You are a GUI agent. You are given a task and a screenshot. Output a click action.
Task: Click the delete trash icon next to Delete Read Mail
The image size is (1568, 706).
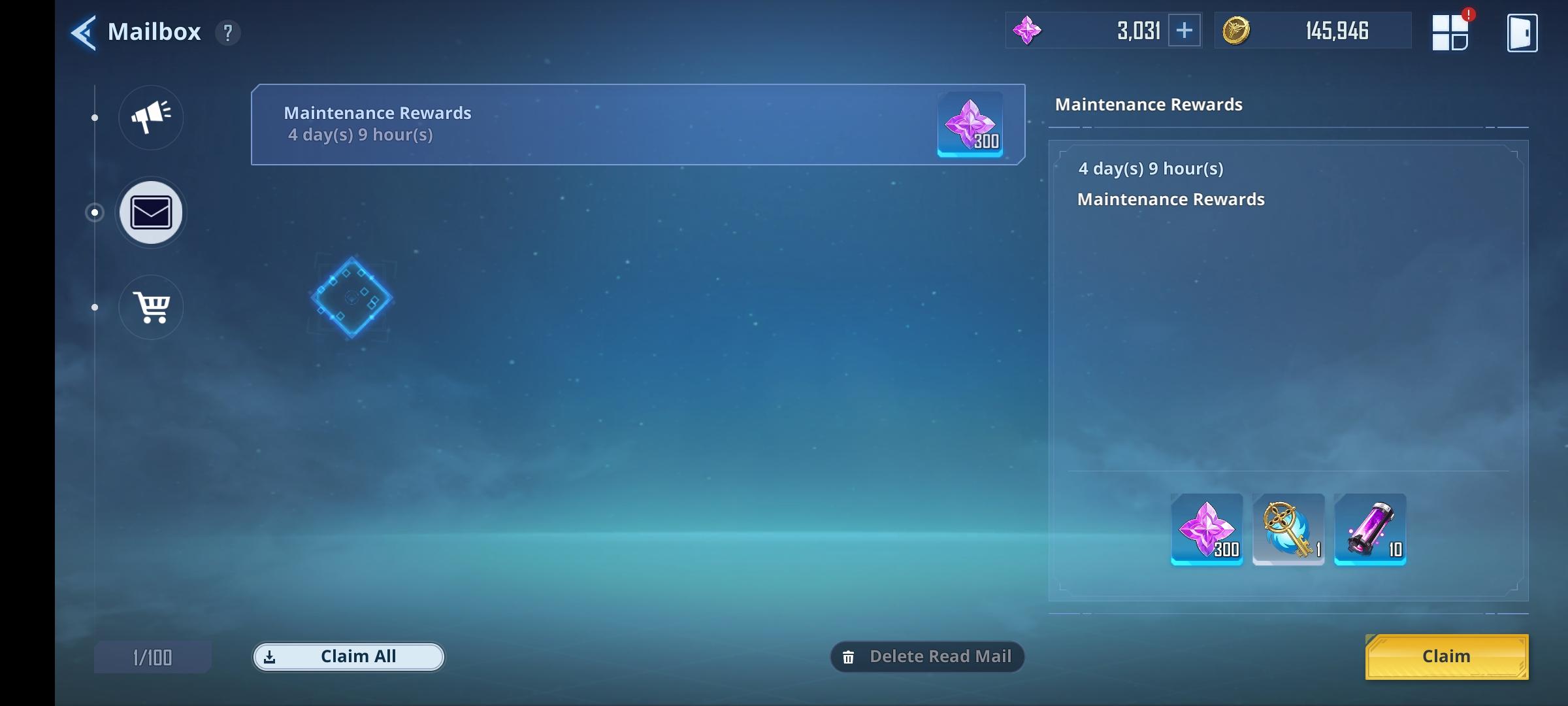coord(849,657)
